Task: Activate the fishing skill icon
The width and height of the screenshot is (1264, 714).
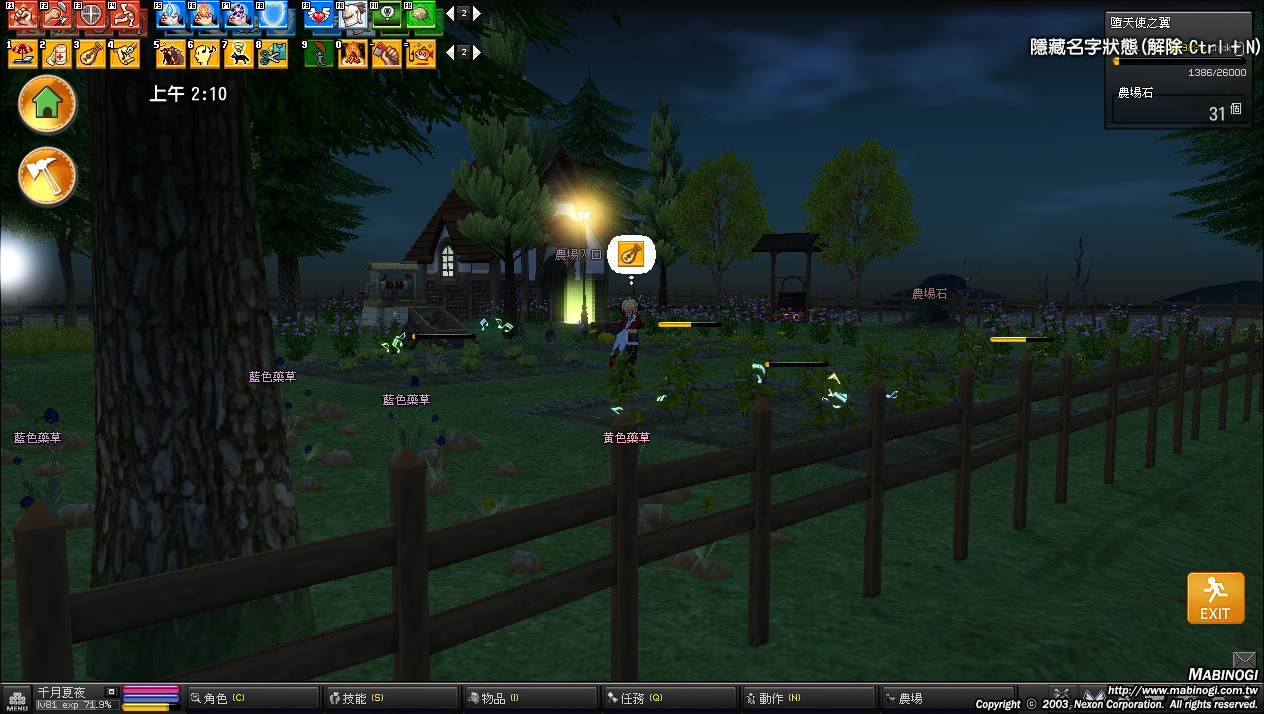Action: 420,53
